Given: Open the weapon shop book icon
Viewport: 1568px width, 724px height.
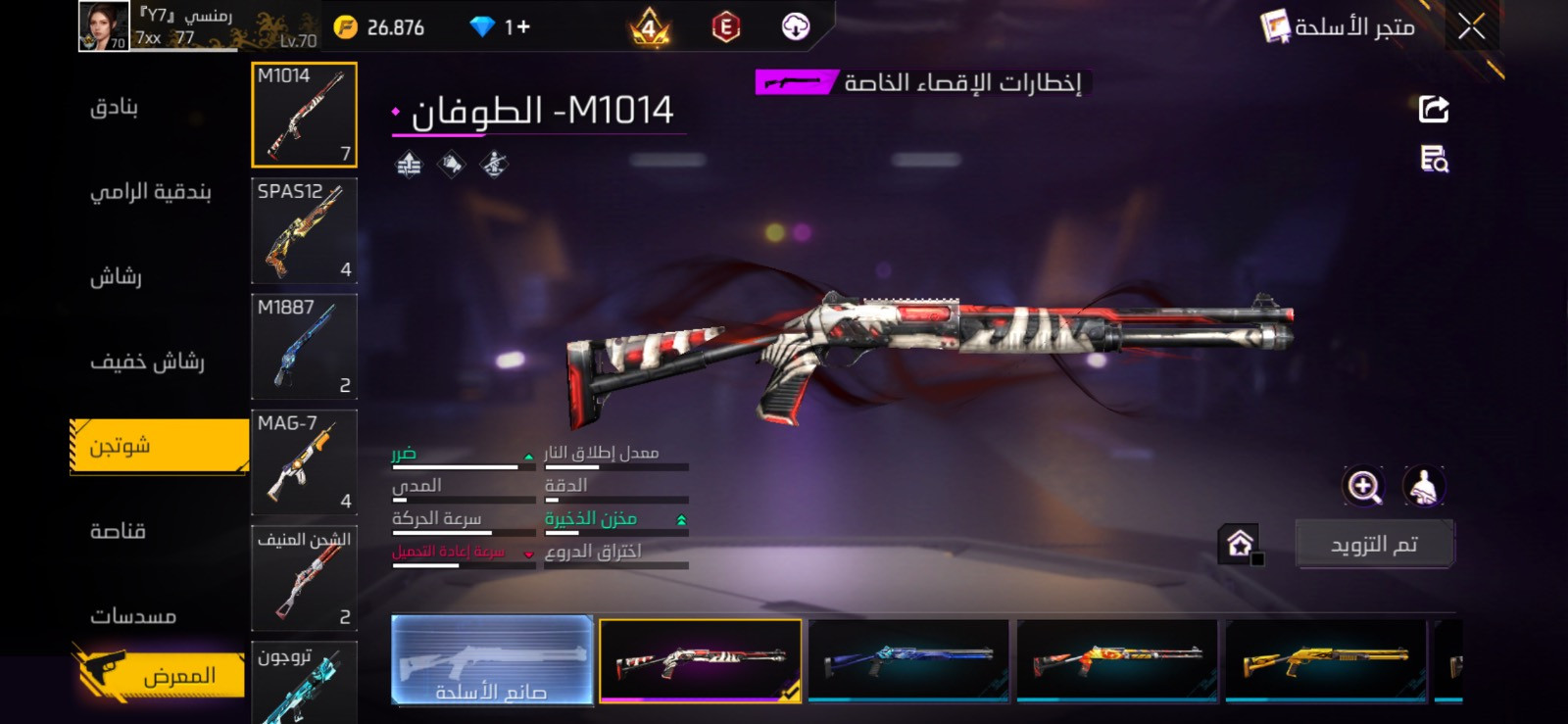Looking at the screenshot, I should point(1275,27).
